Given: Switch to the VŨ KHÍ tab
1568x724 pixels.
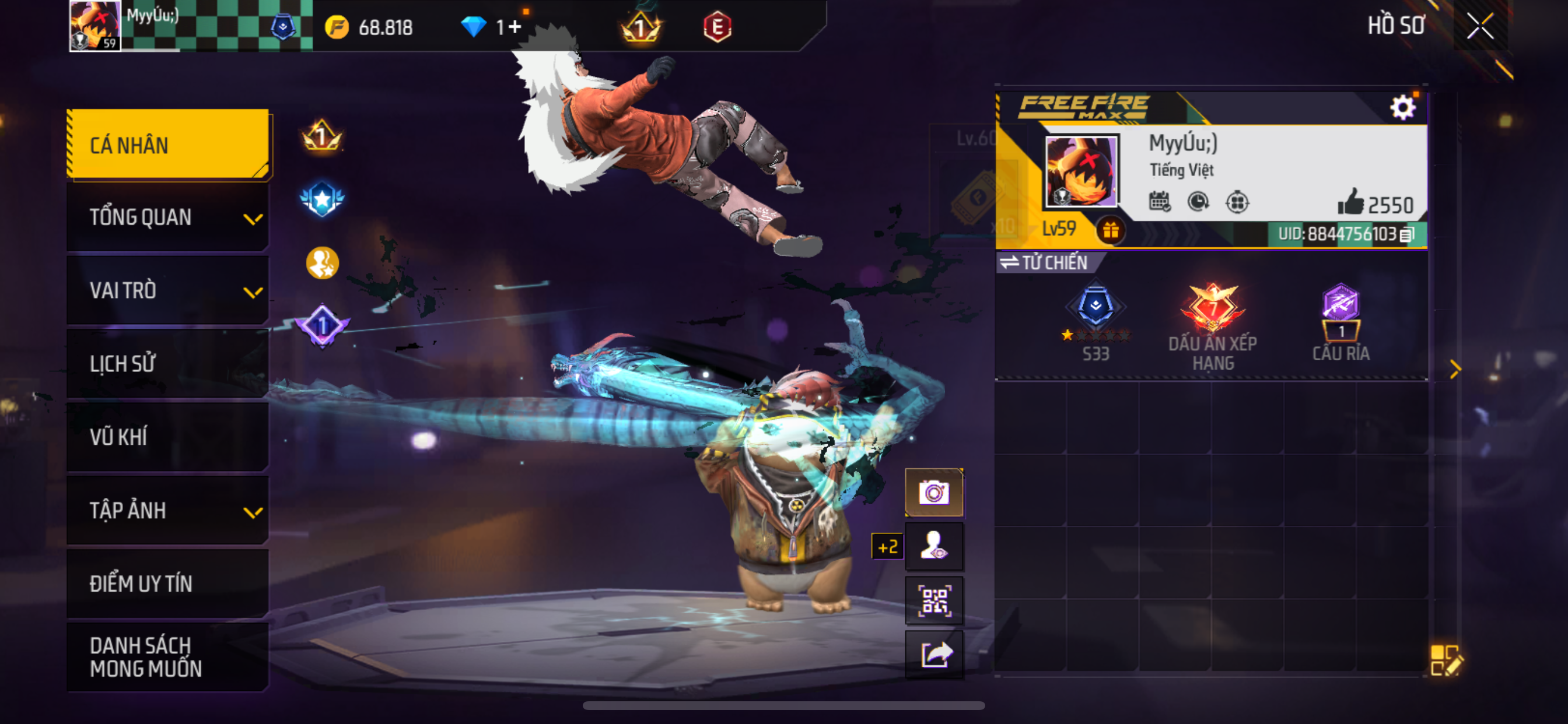Looking at the screenshot, I should click(168, 436).
